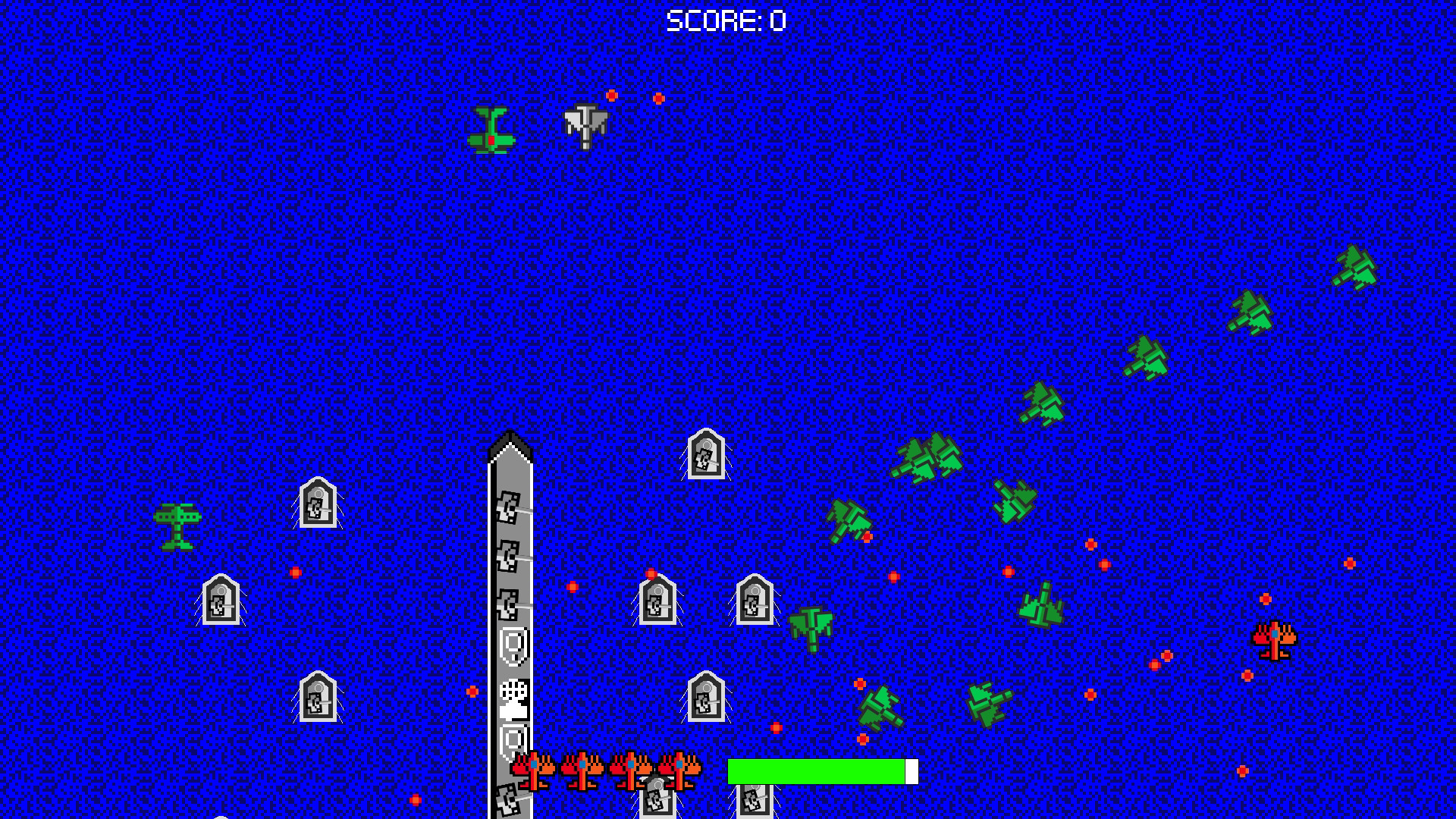Click the middle cannon icon on the tower
Screen dimensions: 1456x819
[510, 554]
